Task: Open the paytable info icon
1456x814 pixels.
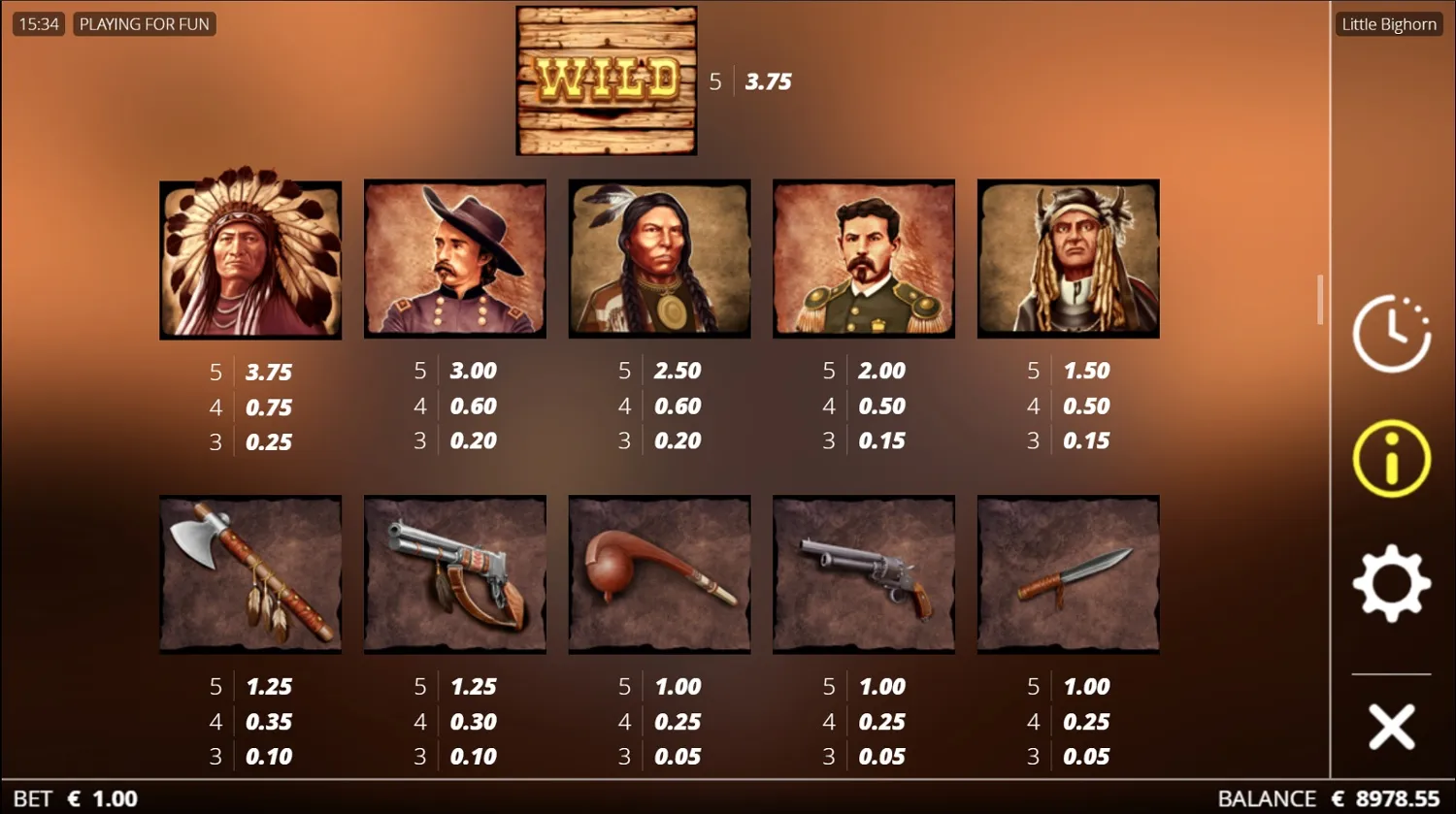Action: tap(1392, 457)
